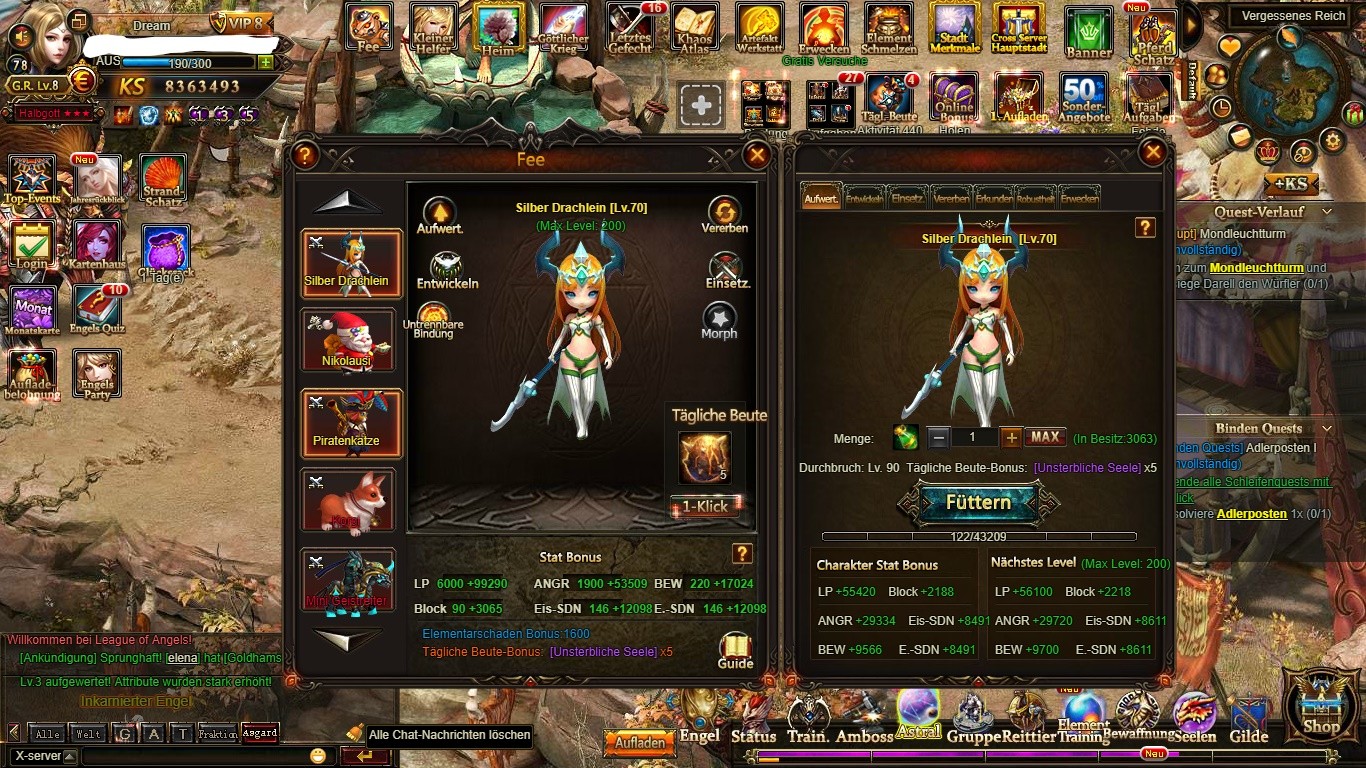Set feed quantity to MAX
This screenshot has width=1366, height=768.
click(x=1045, y=437)
